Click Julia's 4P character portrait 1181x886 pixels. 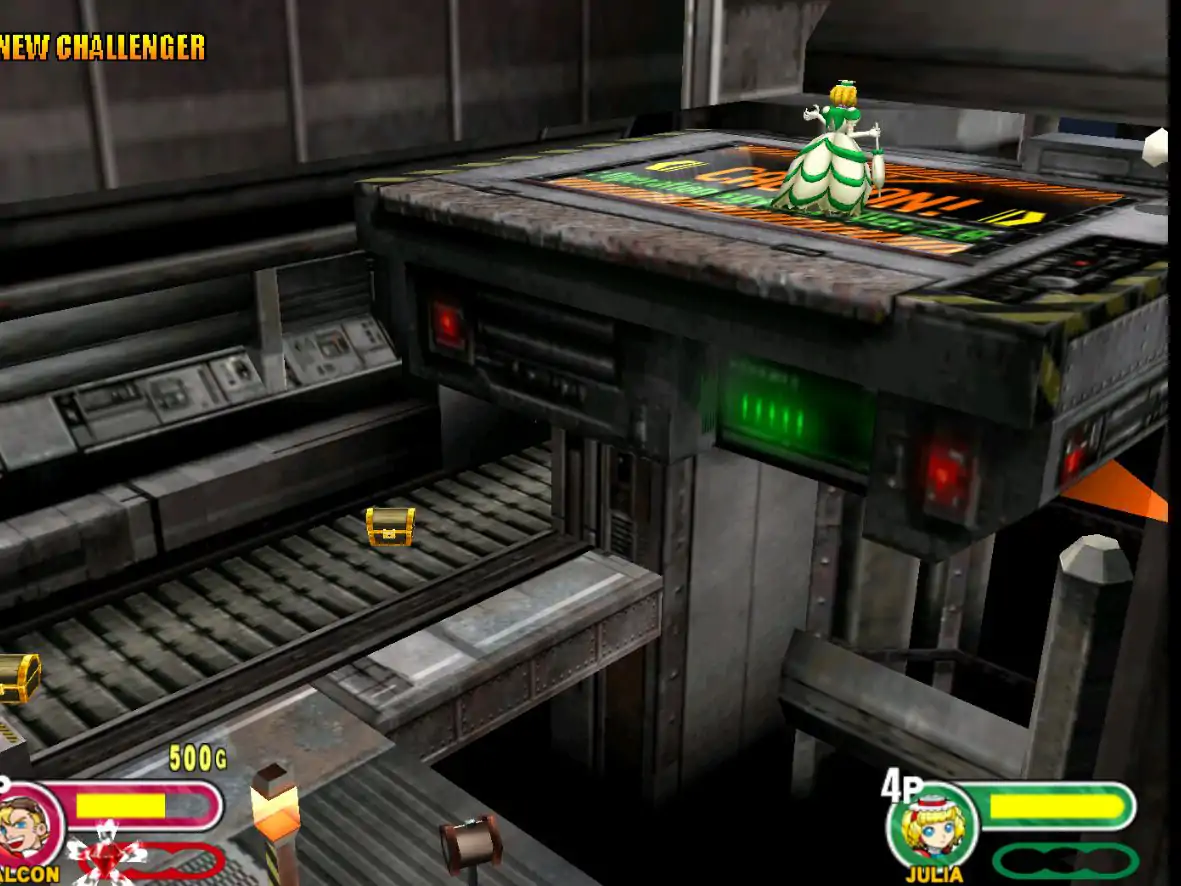(x=932, y=827)
